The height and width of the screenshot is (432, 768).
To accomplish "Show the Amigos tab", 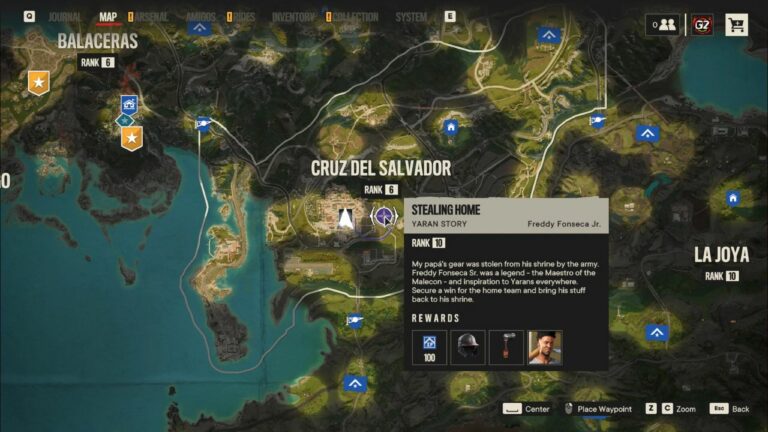I will click(x=200, y=17).
